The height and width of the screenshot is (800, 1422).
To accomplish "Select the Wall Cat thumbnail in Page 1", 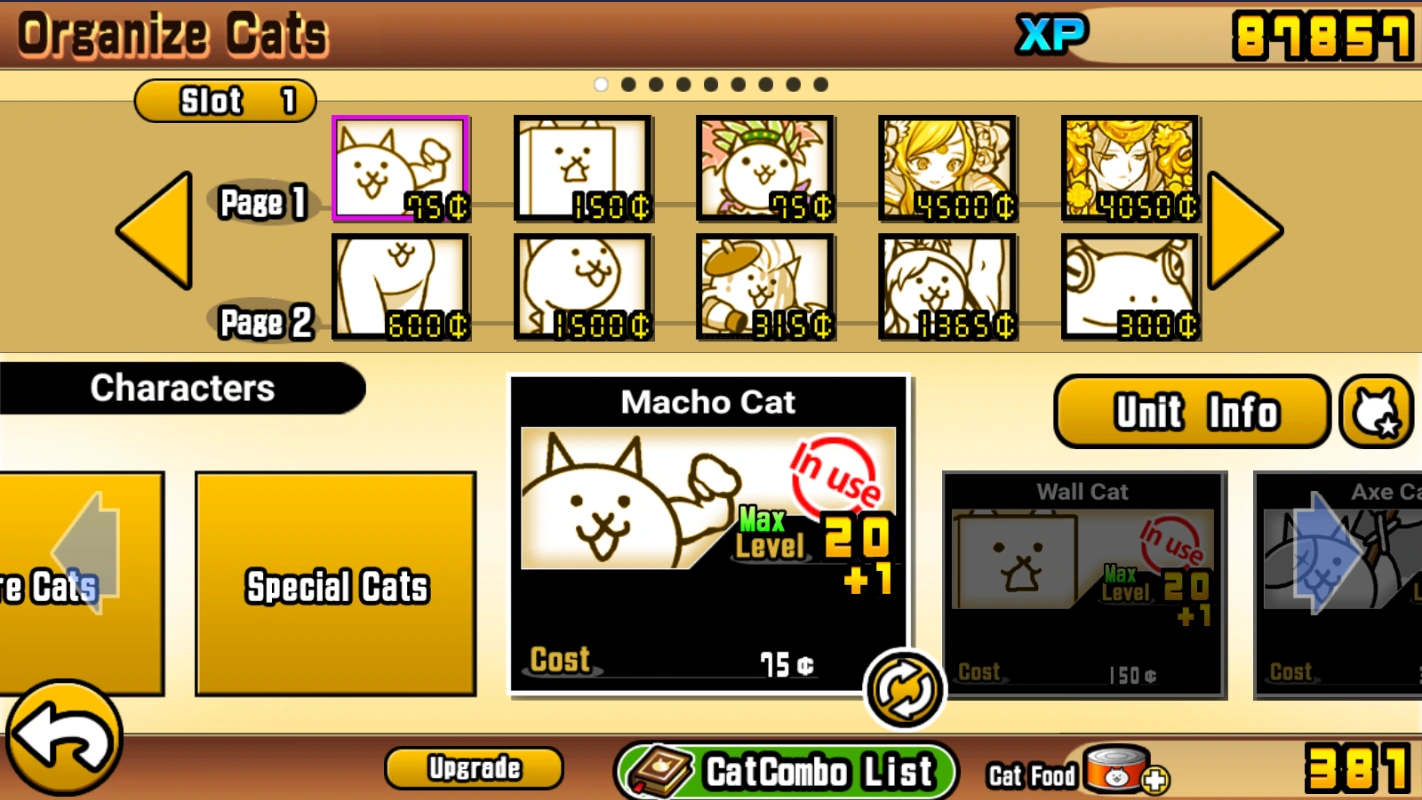I will [583, 168].
